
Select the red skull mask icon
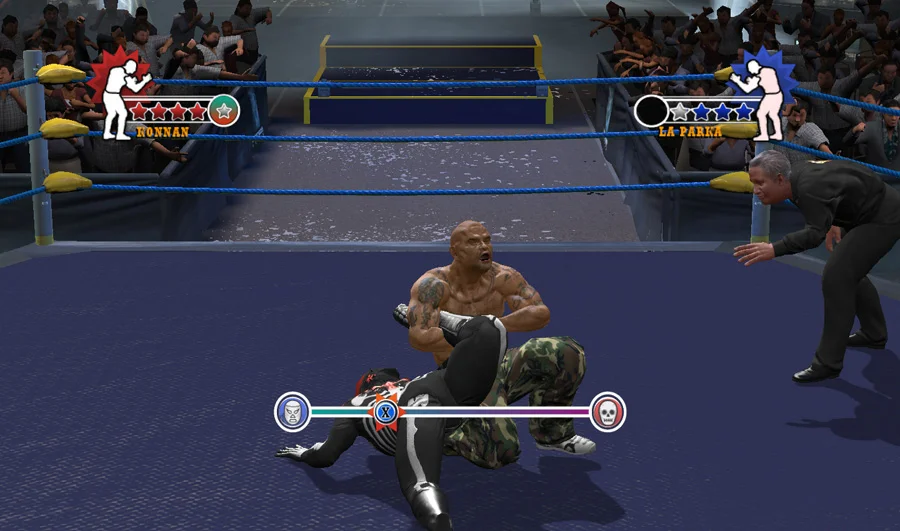tap(607, 411)
